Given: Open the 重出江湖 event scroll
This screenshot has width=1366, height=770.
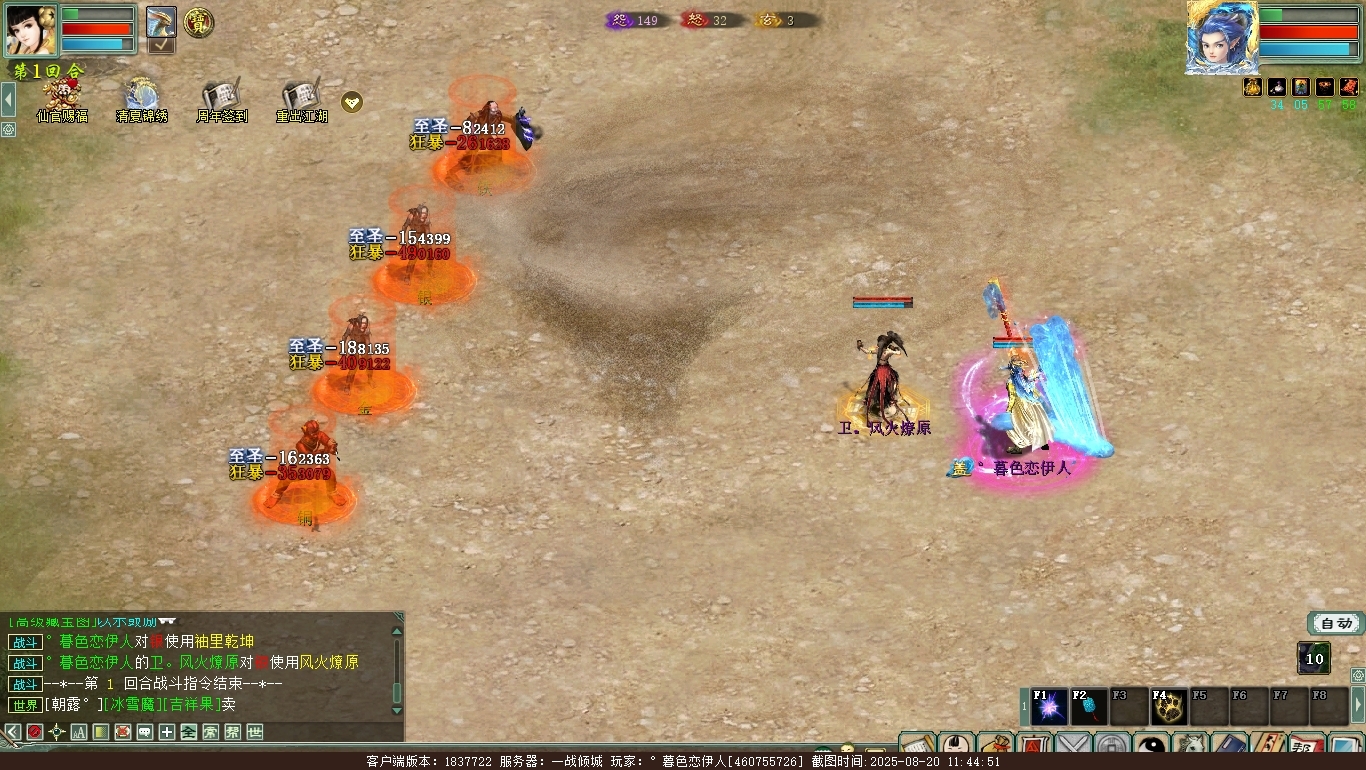Looking at the screenshot, I should point(301,97).
